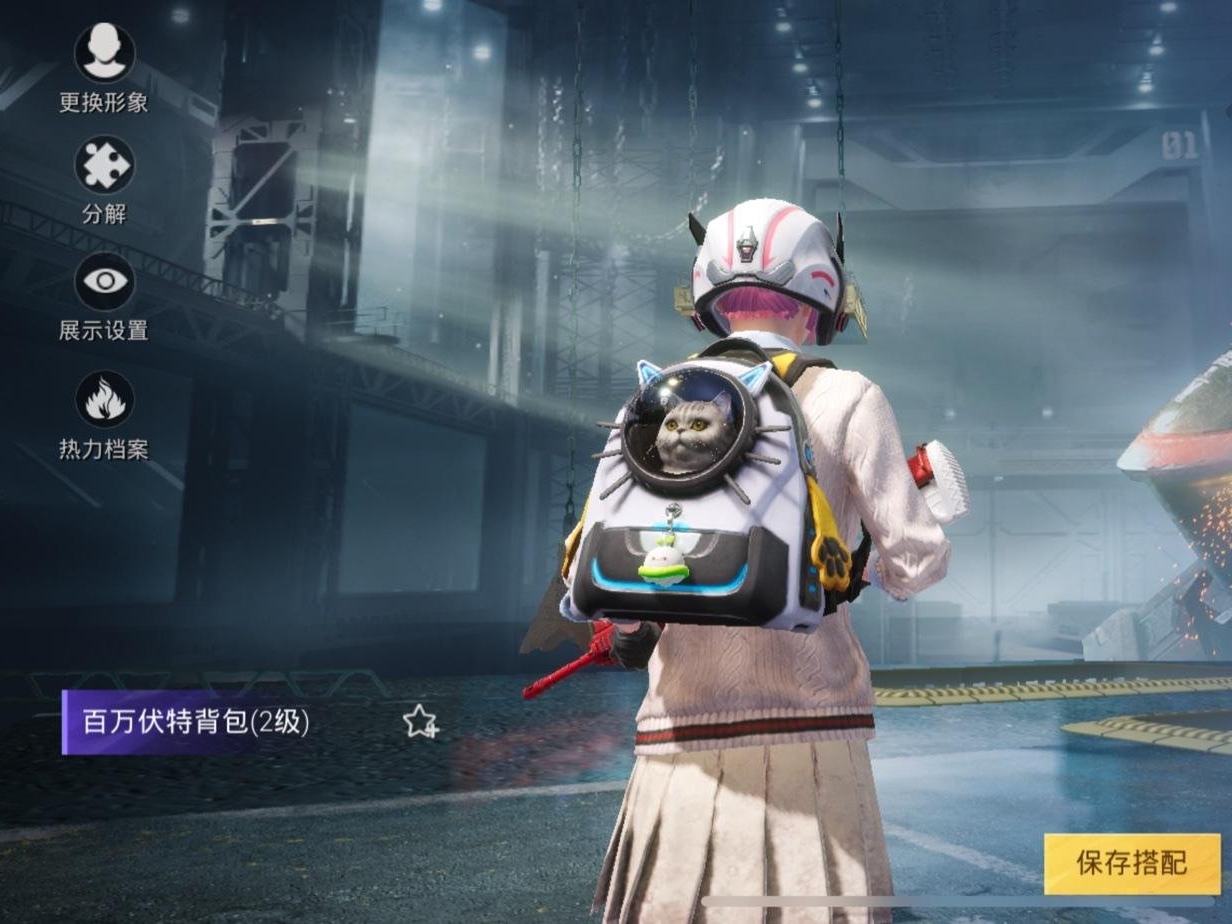Open the 热力档案 flame icon

[x=104, y=400]
